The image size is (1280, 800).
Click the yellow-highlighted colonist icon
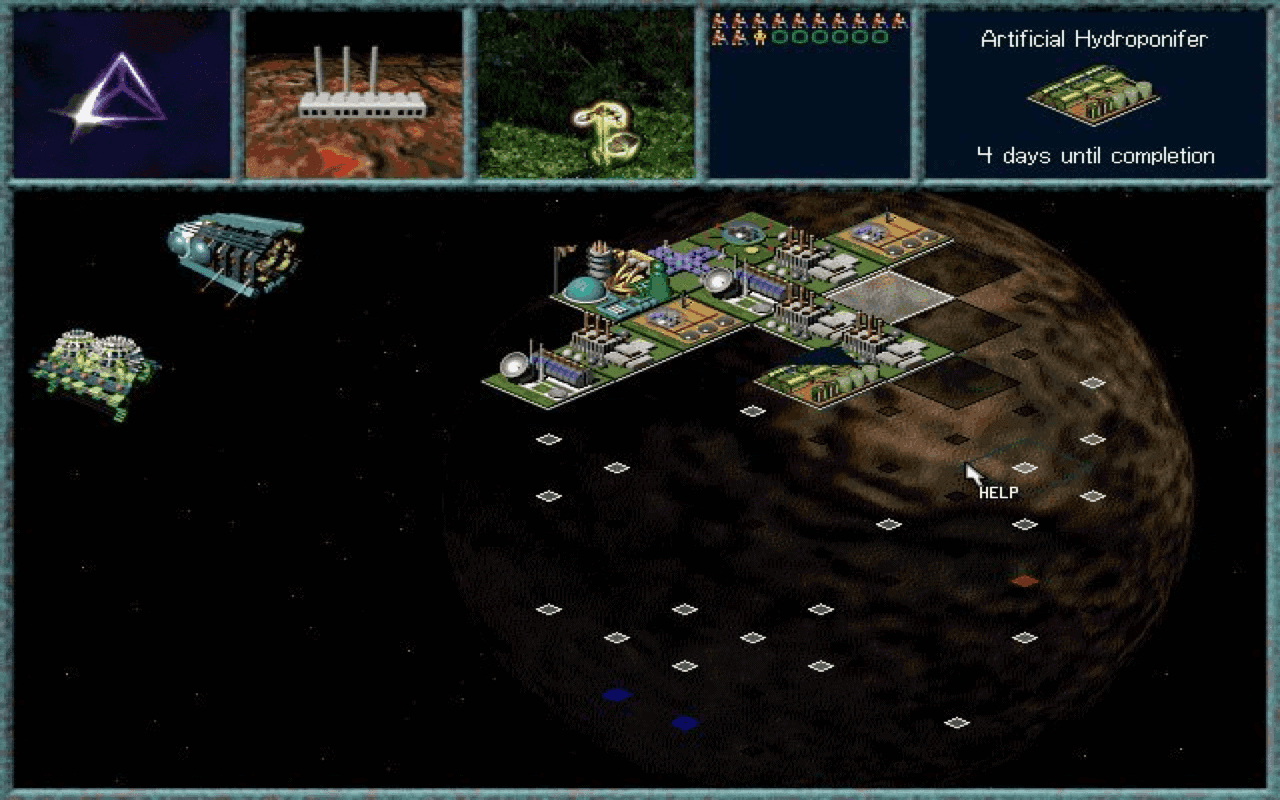(760, 37)
